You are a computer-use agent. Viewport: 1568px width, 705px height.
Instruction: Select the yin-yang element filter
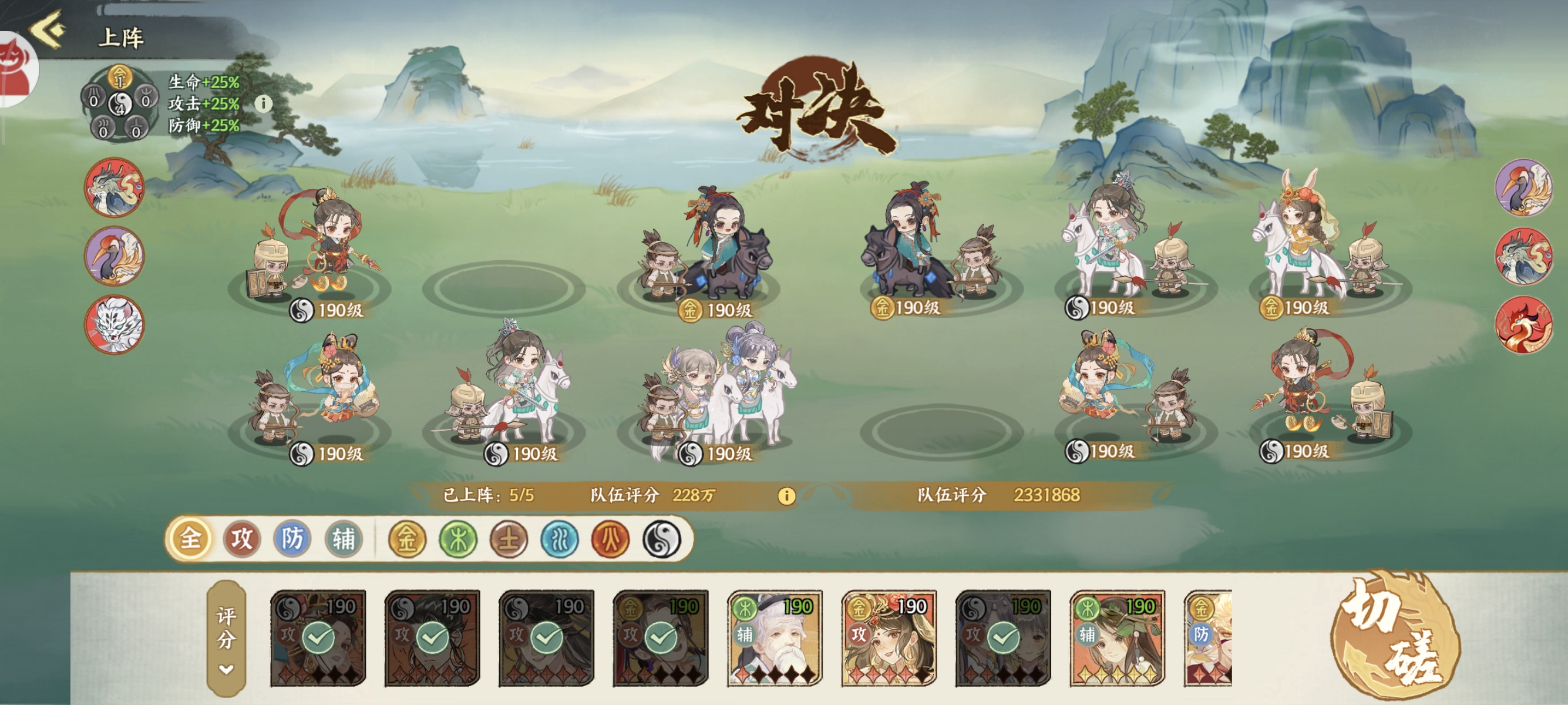[661, 539]
